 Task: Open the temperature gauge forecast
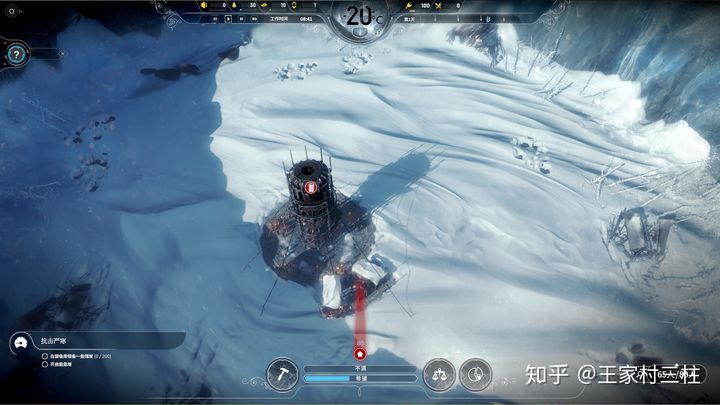(x=360, y=16)
